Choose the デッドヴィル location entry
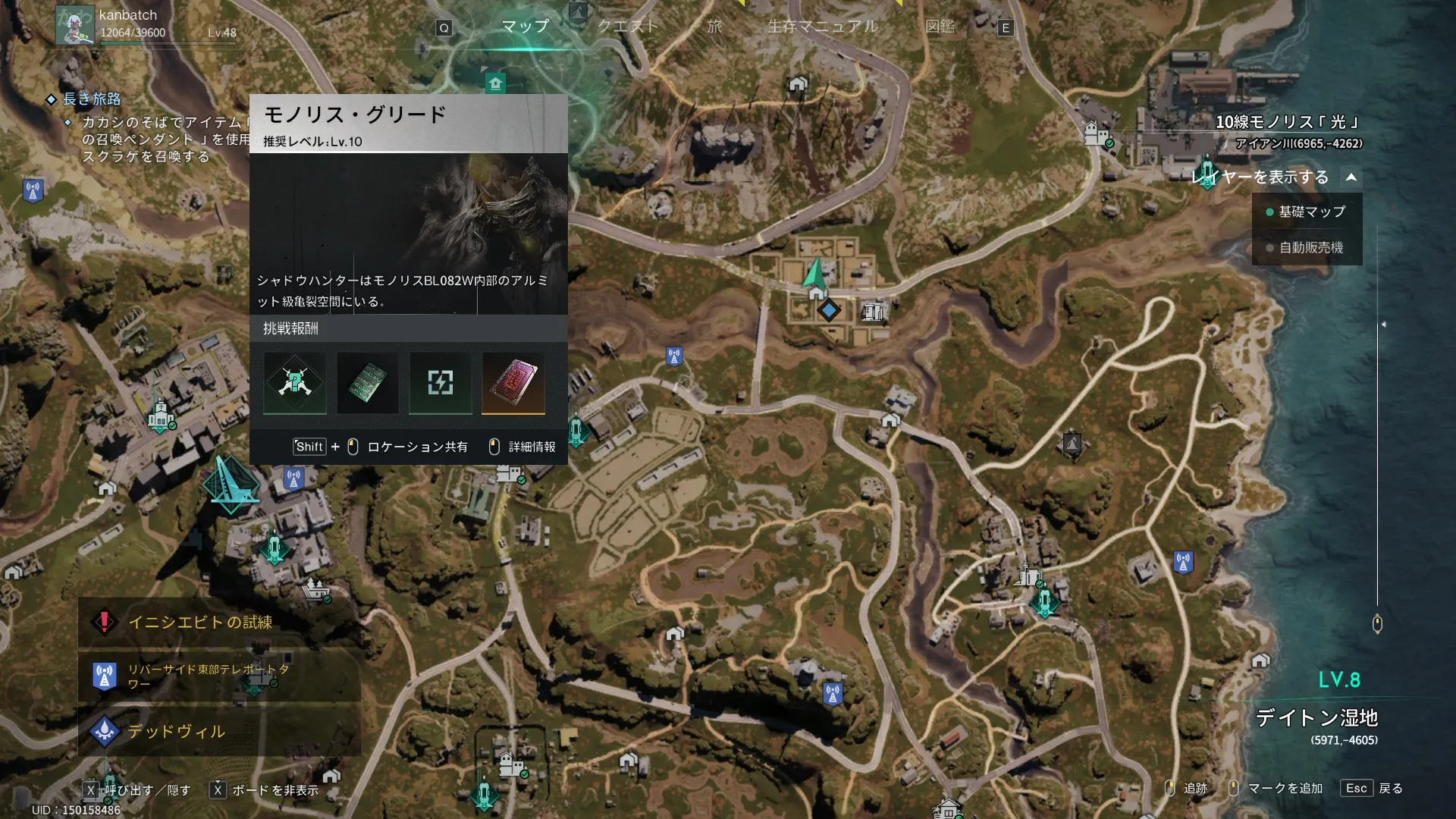The height and width of the screenshot is (819, 1456). click(x=176, y=732)
